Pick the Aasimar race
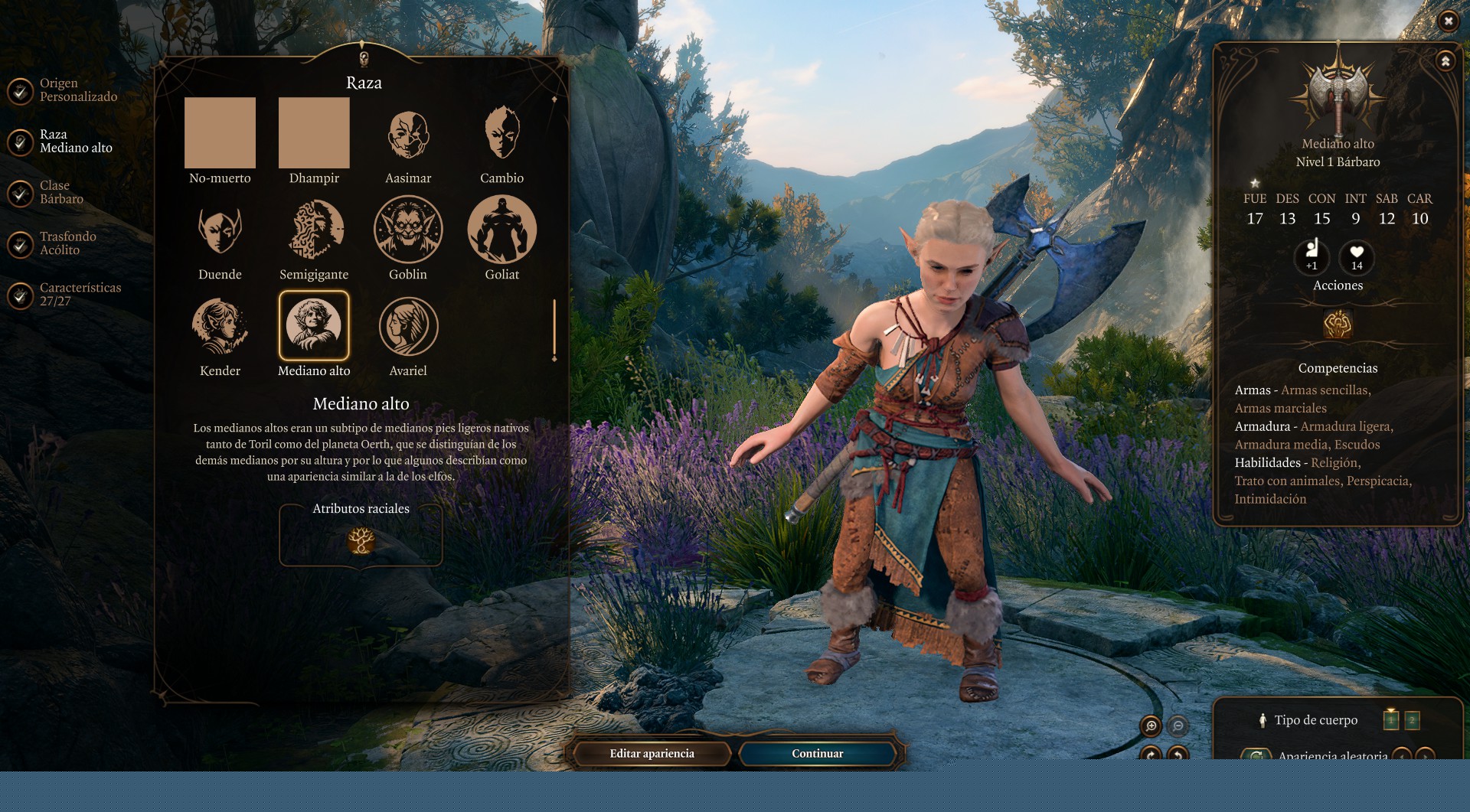 click(x=408, y=135)
